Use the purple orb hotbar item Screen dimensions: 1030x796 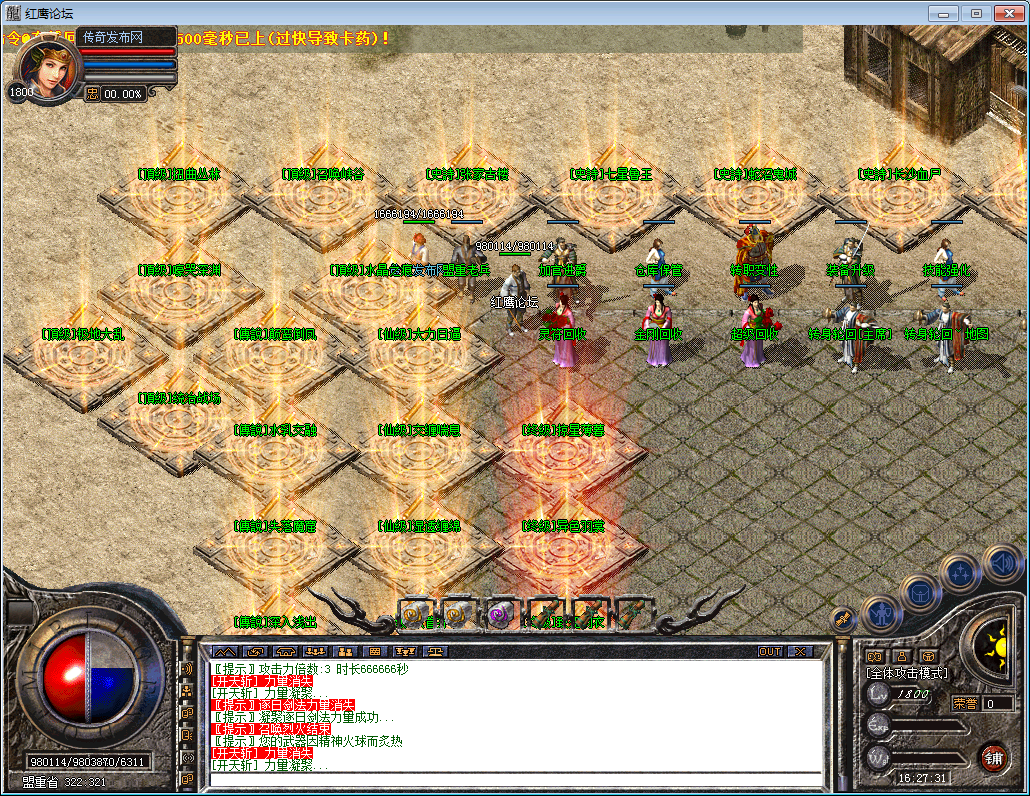pyautogui.click(x=499, y=614)
